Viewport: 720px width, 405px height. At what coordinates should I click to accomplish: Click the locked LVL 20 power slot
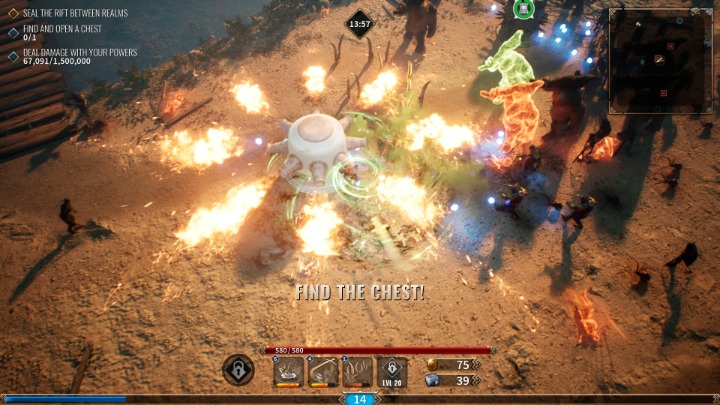coord(392,372)
